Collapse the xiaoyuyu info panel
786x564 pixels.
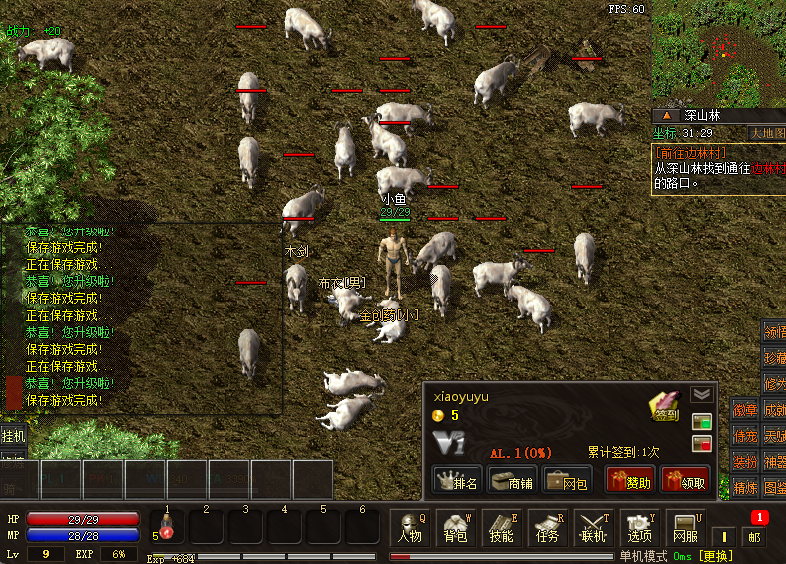(x=702, y=394)
